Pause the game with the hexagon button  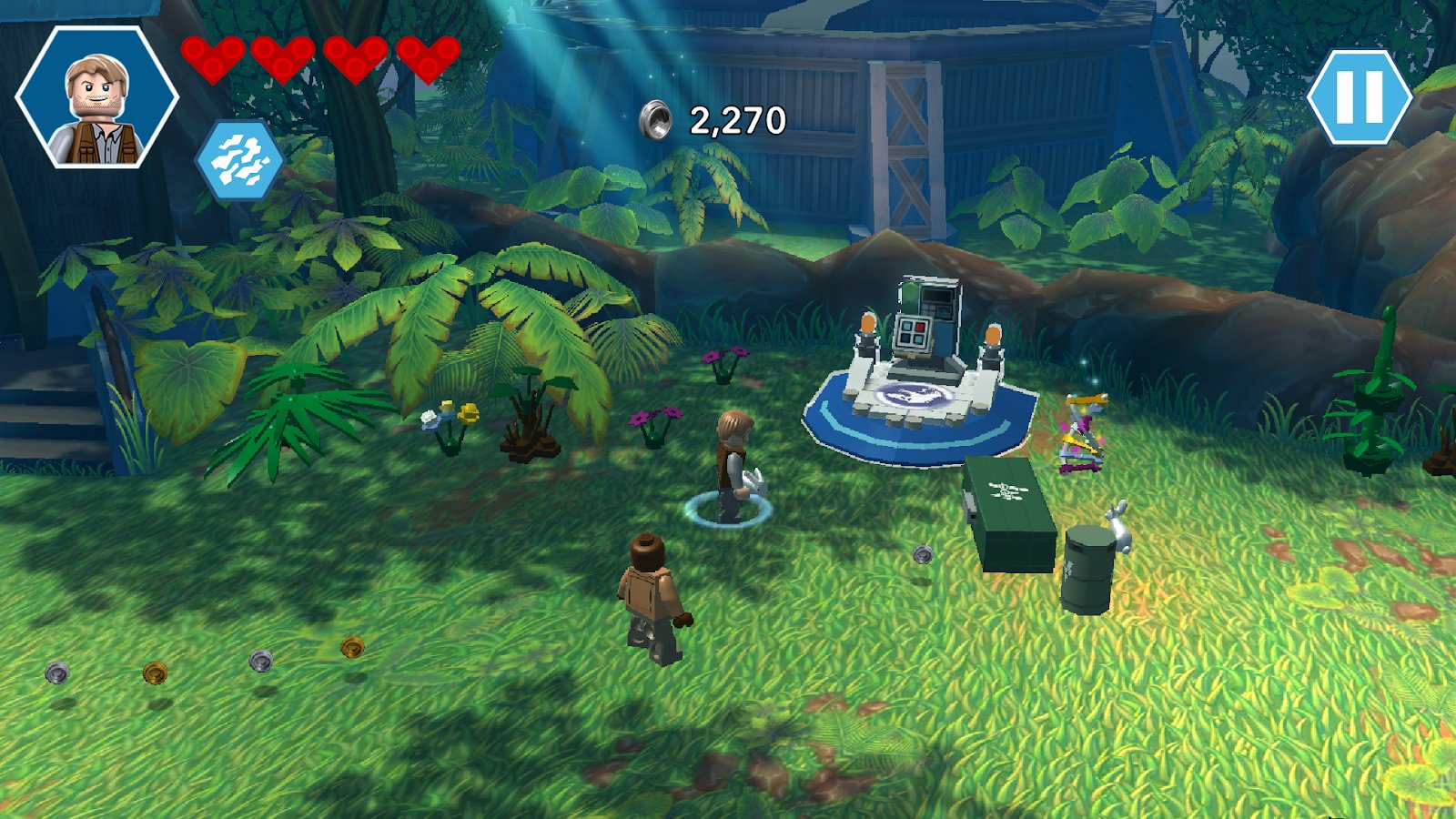tap(1359, 96)
